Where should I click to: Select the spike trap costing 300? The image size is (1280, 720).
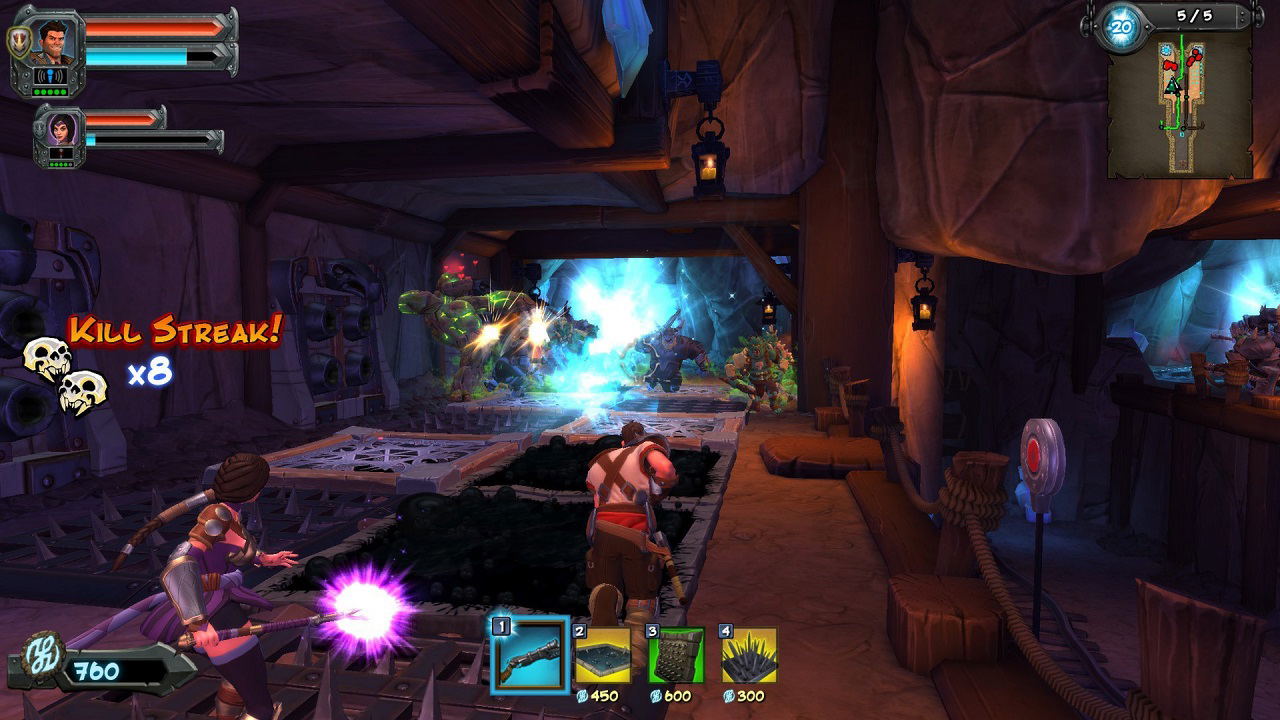coord(749,655)
